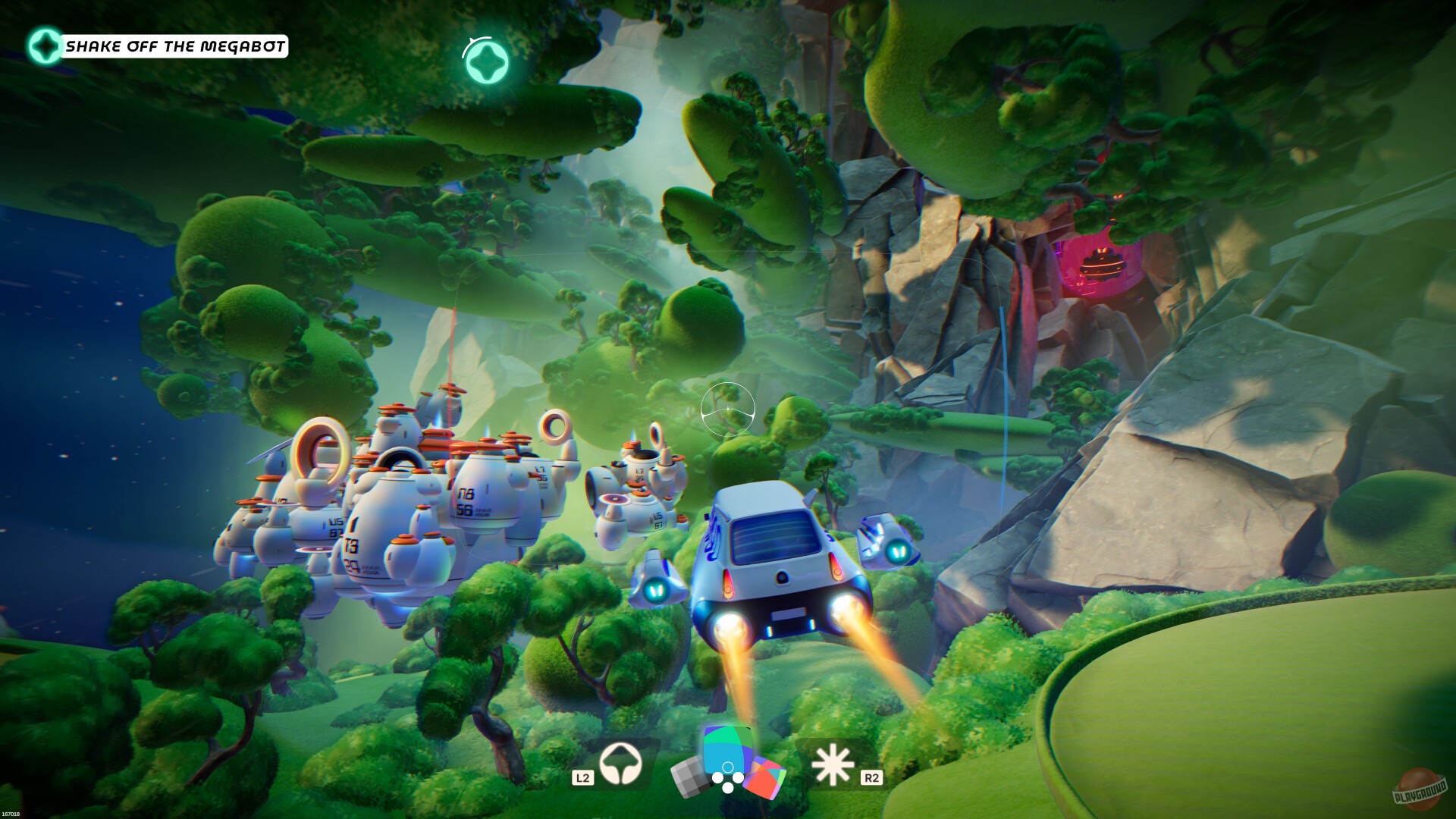Toggle the cooldown arc above the waypoint marker

pyautogui.click(x=478, y=39)
